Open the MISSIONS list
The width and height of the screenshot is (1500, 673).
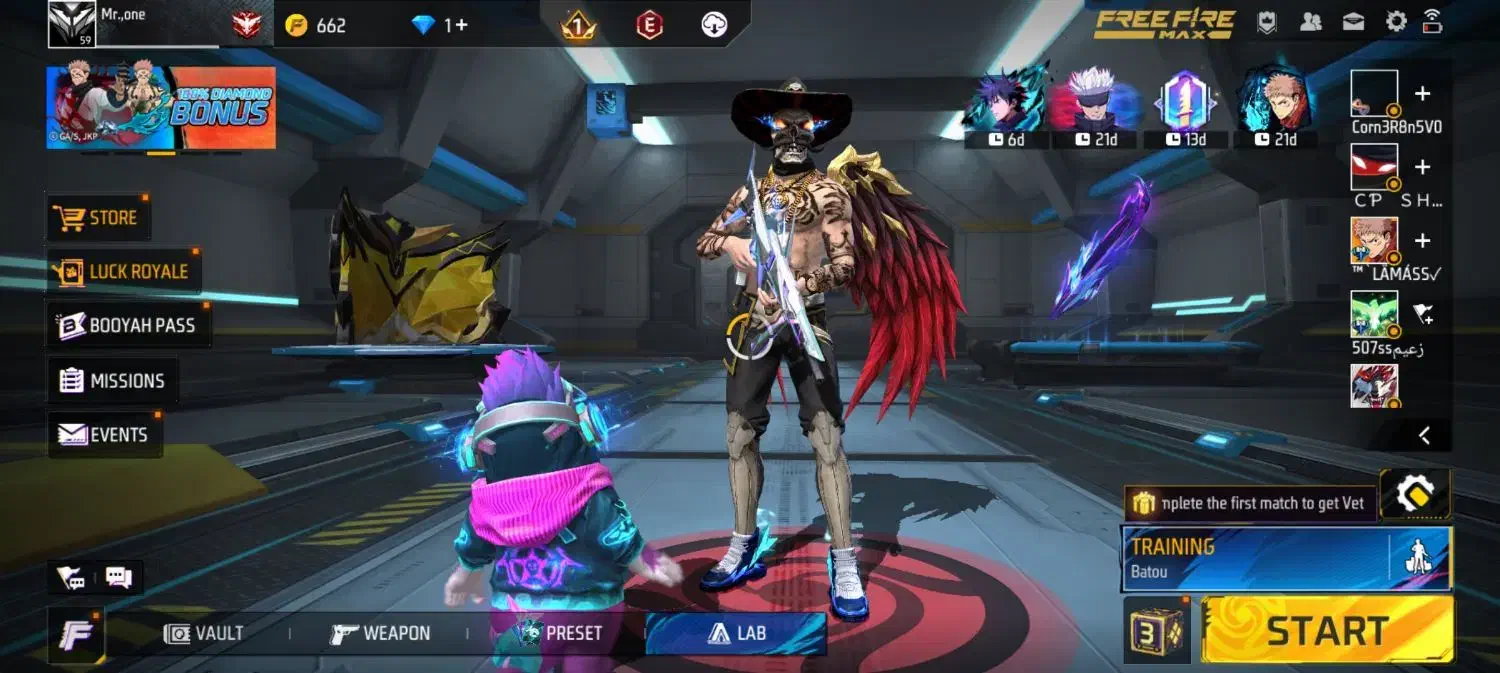[x=112, y=381]
